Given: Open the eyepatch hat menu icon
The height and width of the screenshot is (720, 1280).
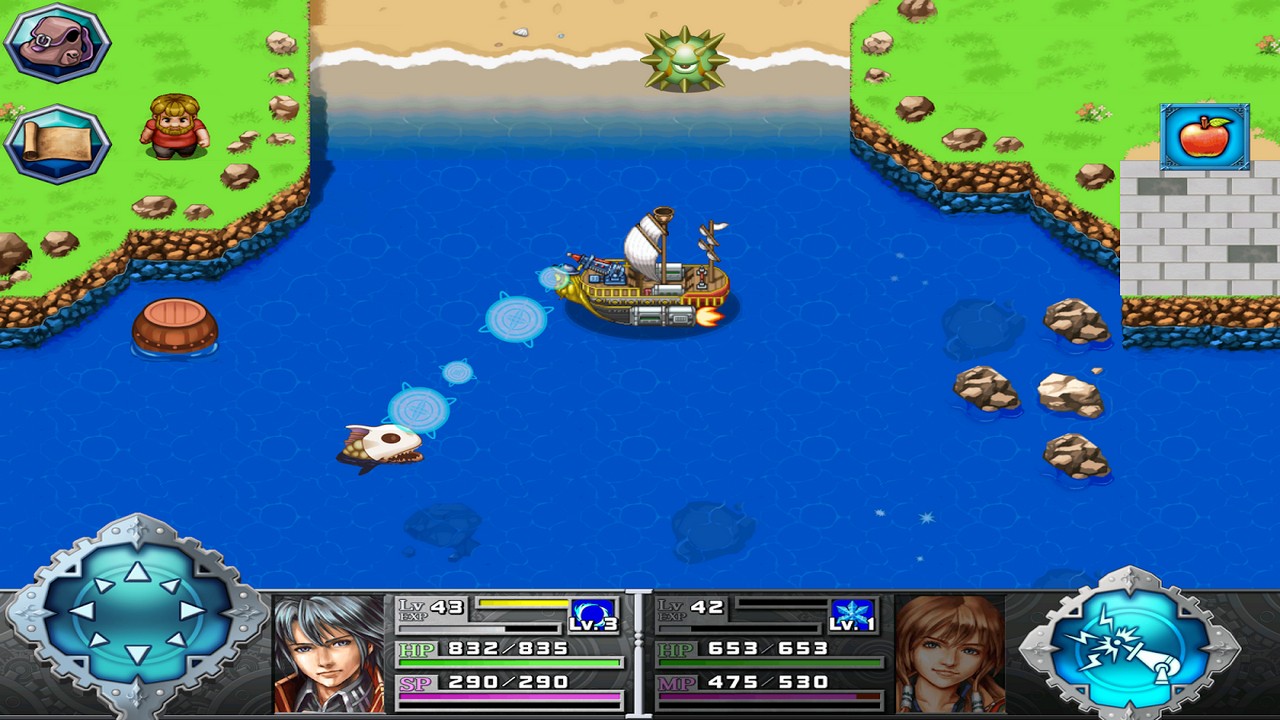Looking at the screenshot, I should coord(57,42).
